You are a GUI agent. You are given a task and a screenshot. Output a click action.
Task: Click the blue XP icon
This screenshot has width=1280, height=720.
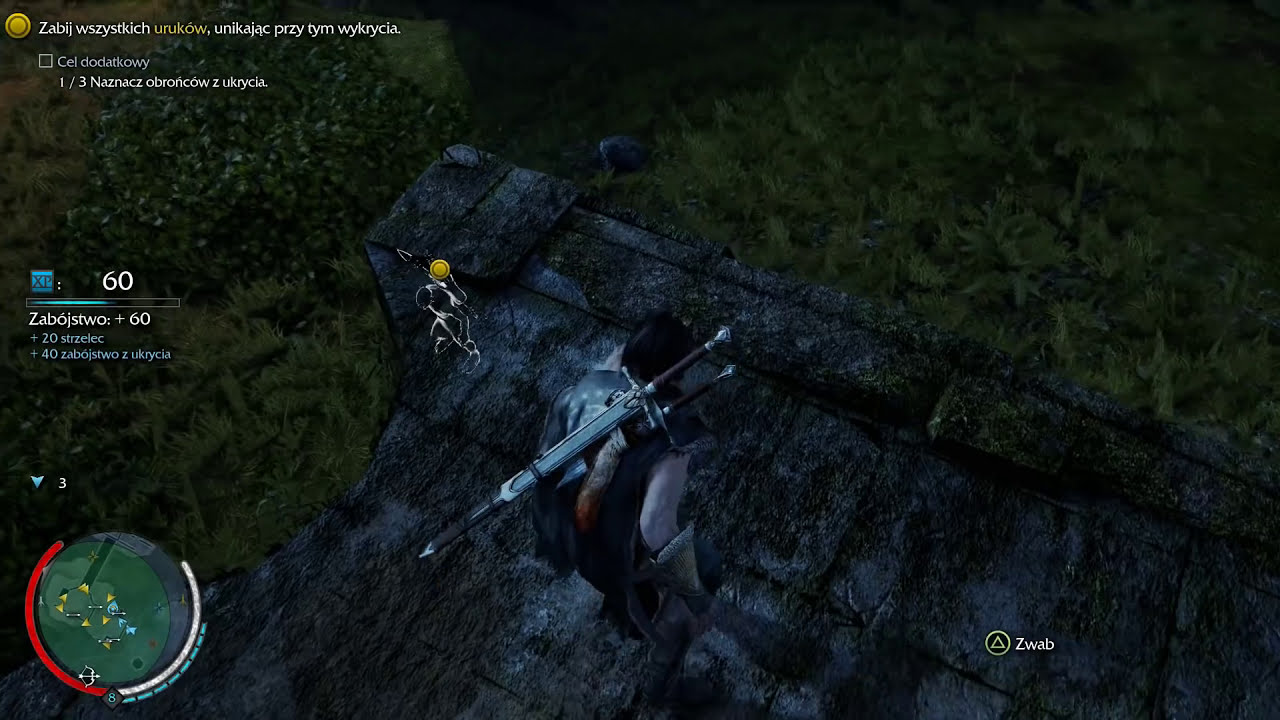(x=41, y=282)
